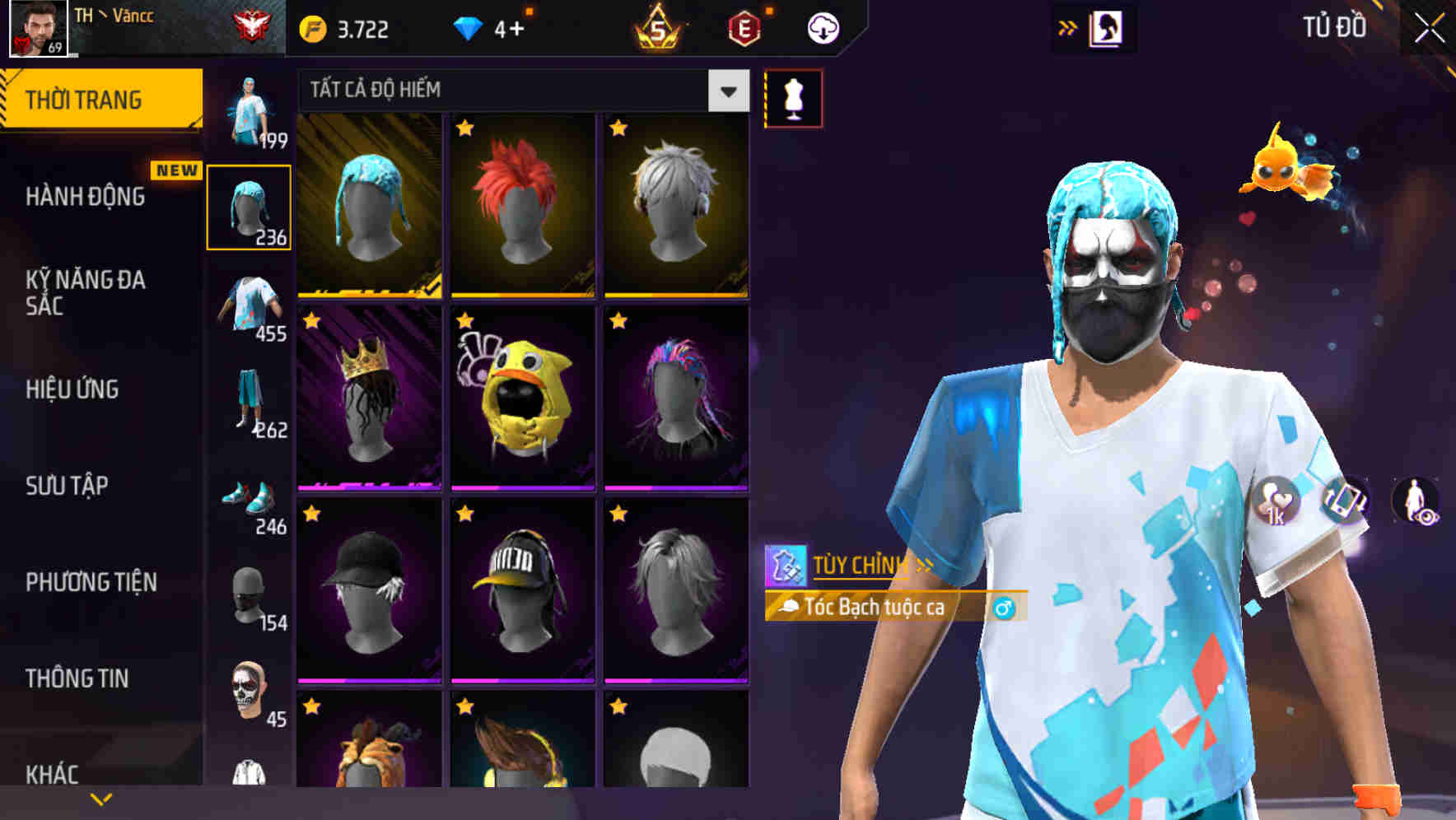Expand the chevron below KHÁC menu
This screenshot has height=820, width=1456.
click(102, 797)
